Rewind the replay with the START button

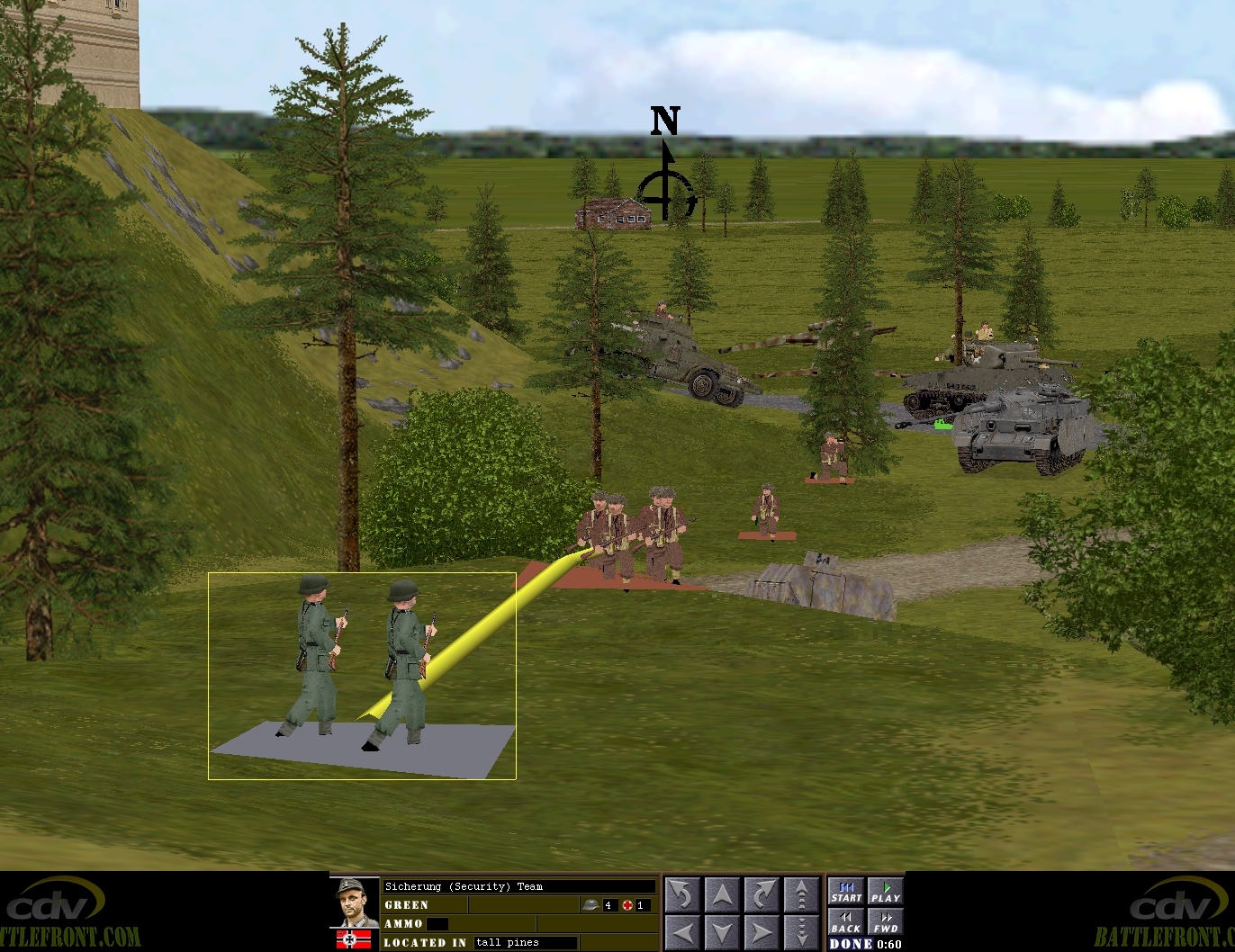click(x=846, y=892)
